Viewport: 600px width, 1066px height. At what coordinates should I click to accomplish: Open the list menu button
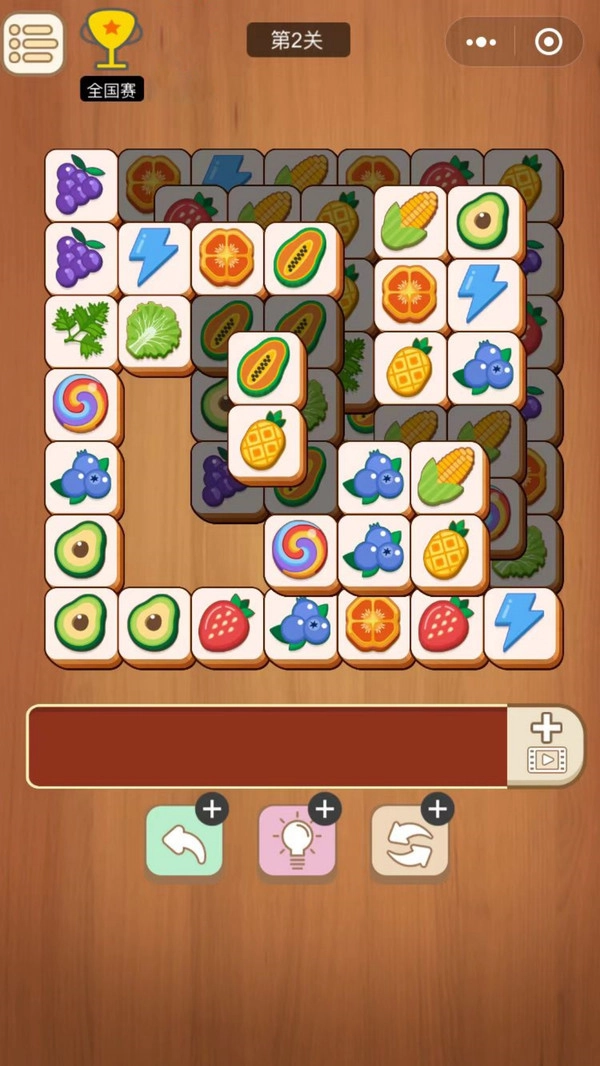coord(33,43)
